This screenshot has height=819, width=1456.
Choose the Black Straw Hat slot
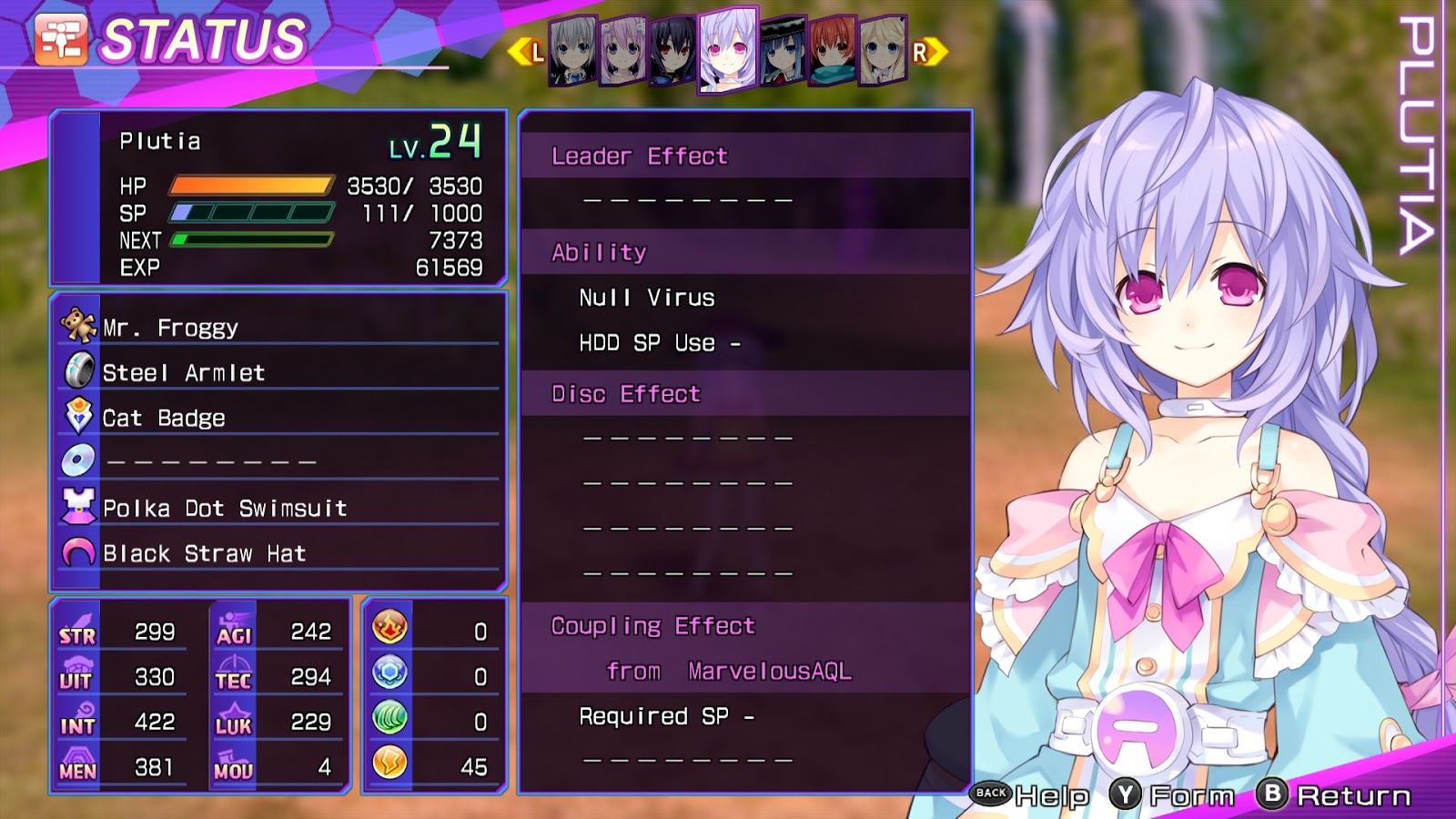pyautogui.click(x=278, y=553)
